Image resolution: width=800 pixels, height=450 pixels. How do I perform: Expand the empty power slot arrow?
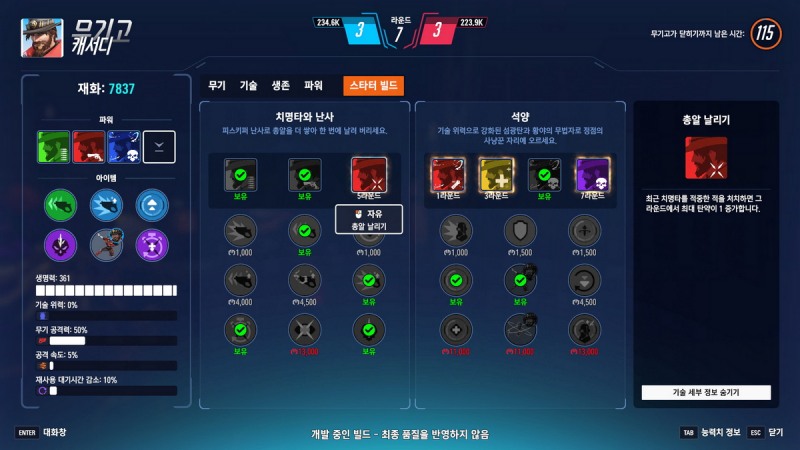[160, 147]
